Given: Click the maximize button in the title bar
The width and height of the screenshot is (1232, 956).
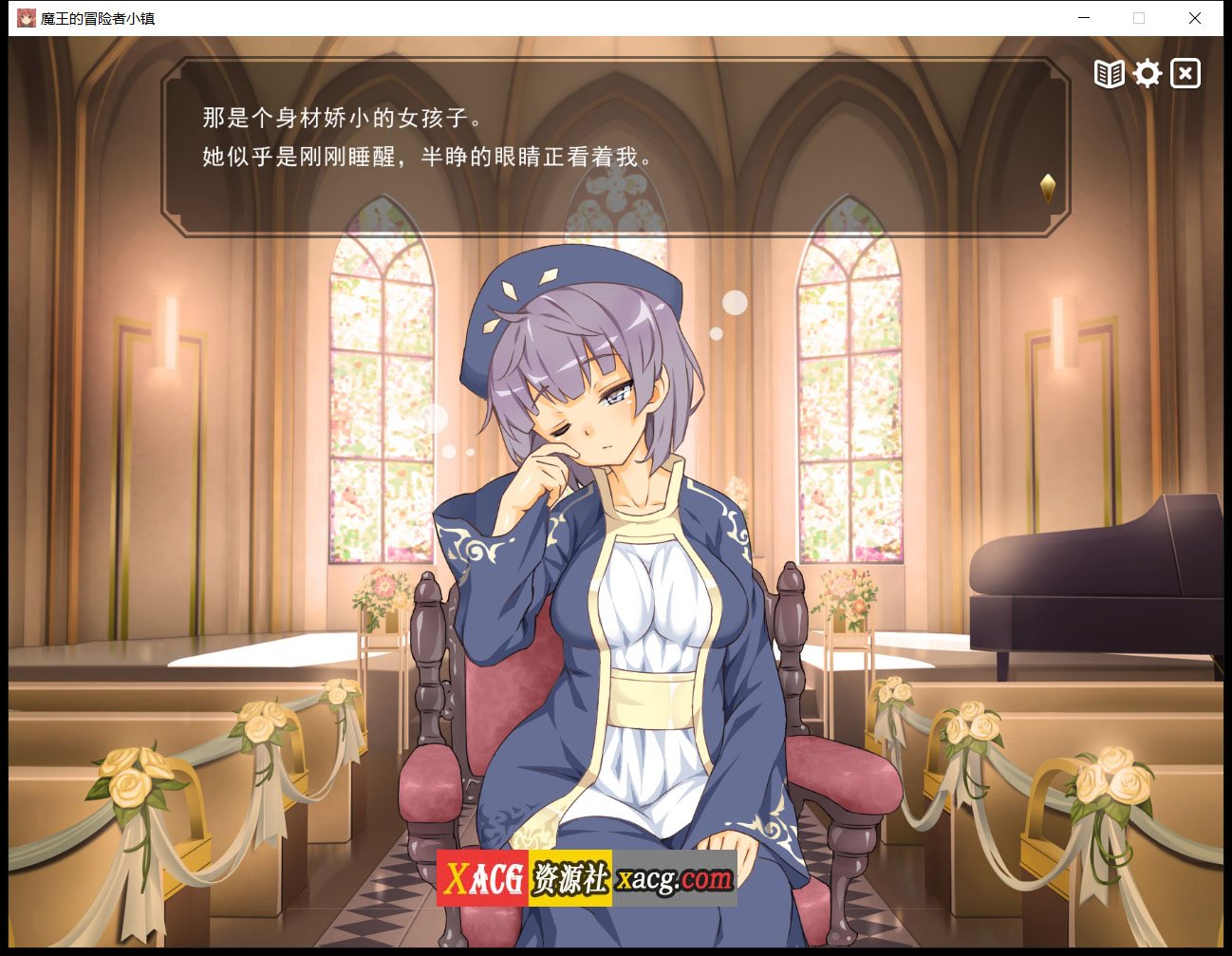Looking at the screenshot, I should click(x=1138, y=18).
